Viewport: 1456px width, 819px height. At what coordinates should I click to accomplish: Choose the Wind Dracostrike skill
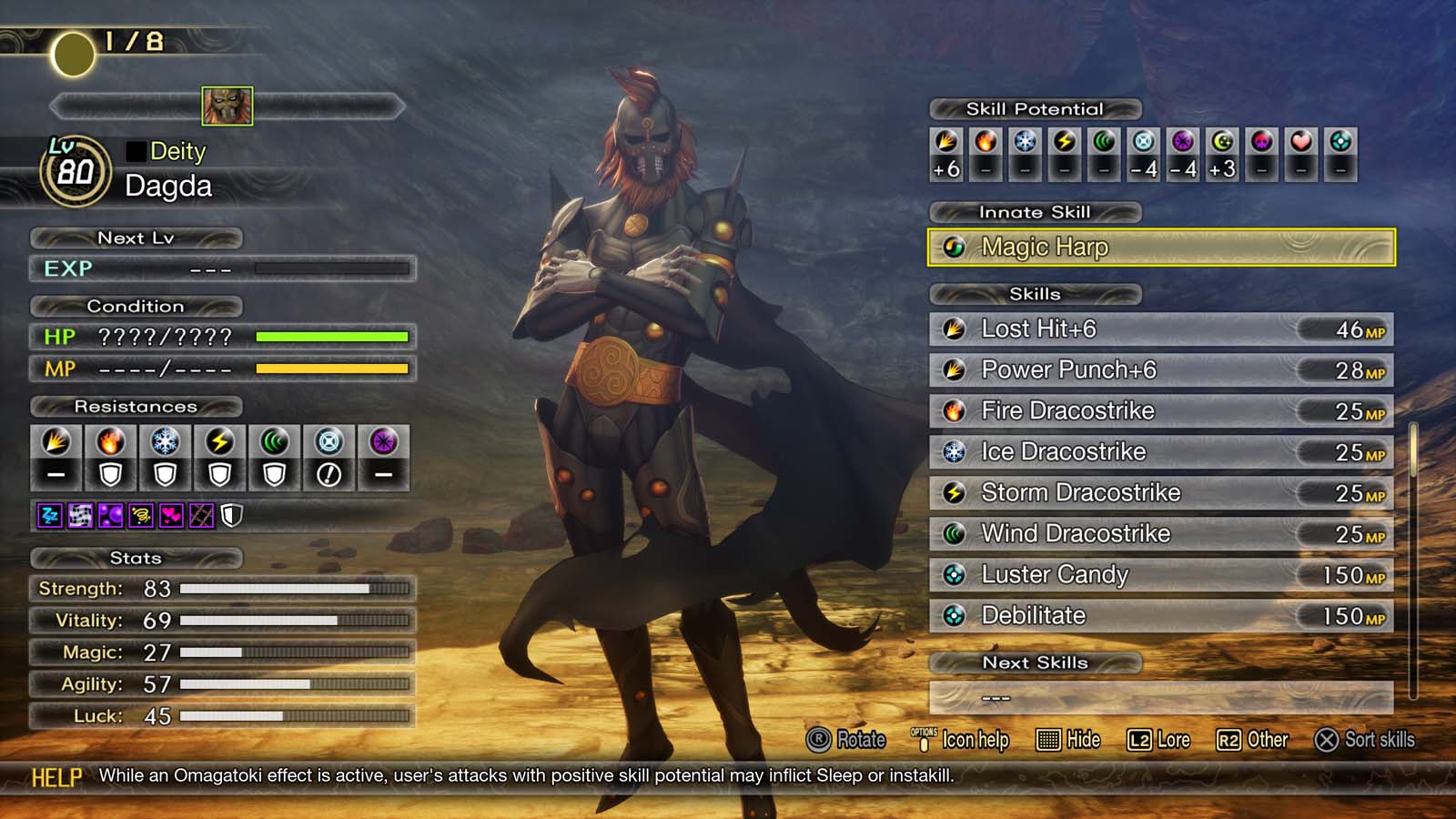click(x=1160, y=534)
